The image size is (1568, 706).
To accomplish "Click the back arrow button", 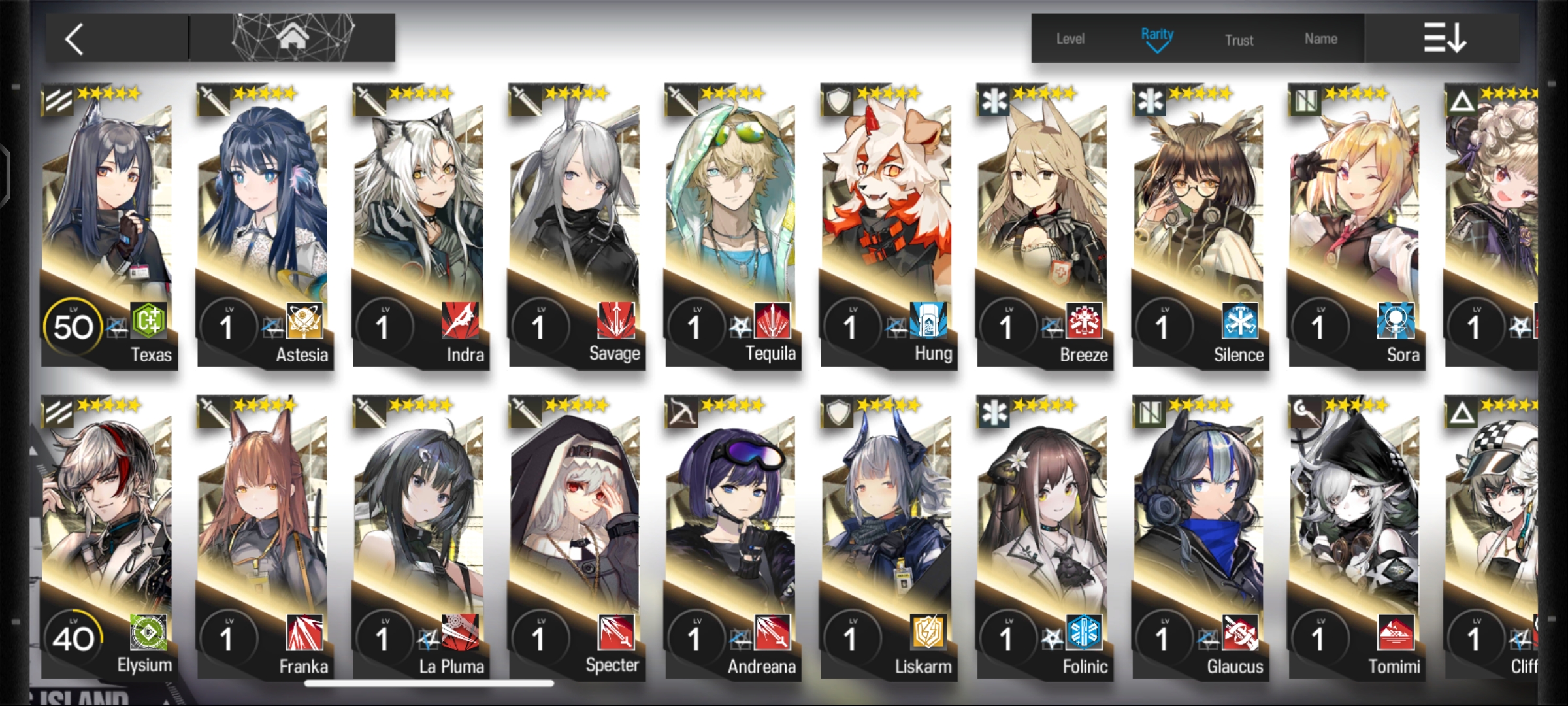I will 74,38.
